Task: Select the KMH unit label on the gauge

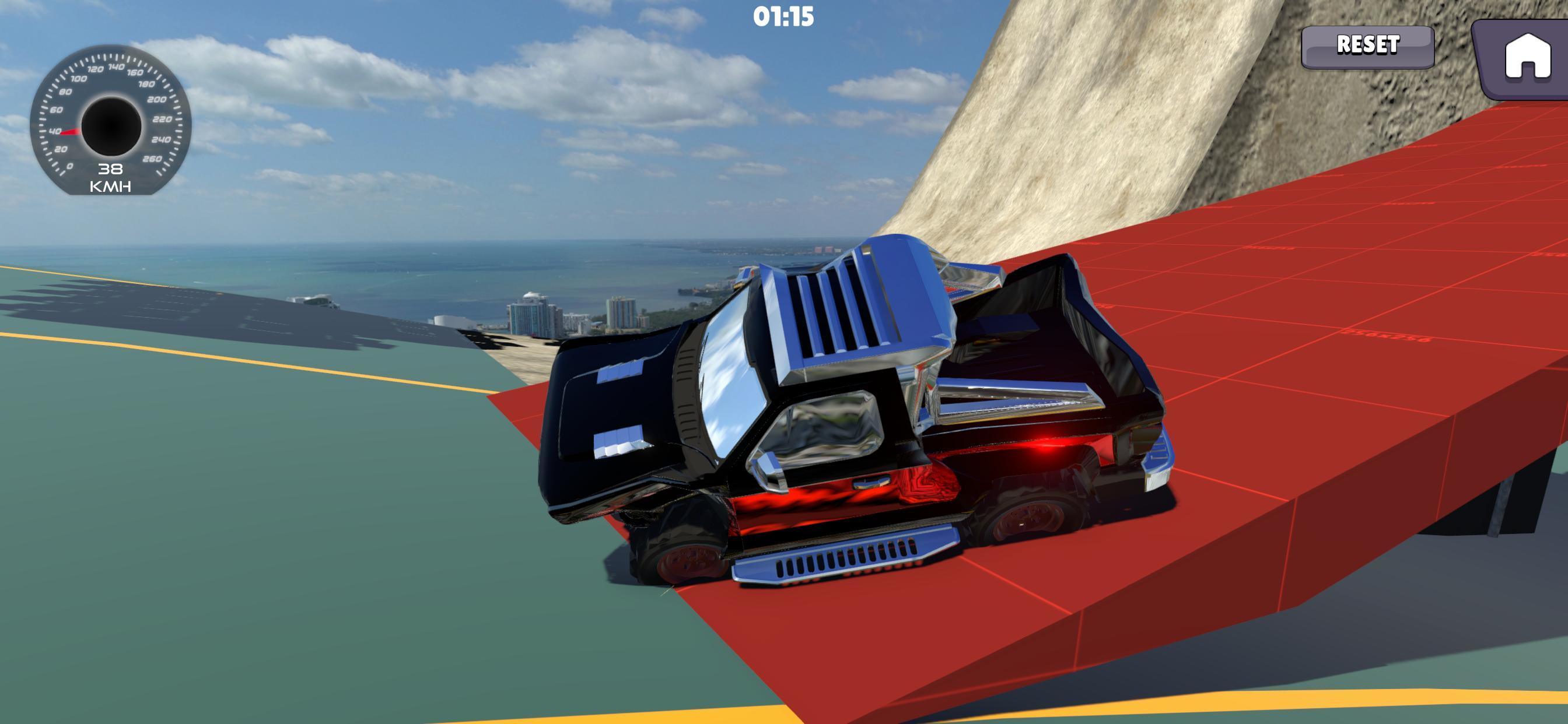Action: pyautogui.click(x=111, y=186)
